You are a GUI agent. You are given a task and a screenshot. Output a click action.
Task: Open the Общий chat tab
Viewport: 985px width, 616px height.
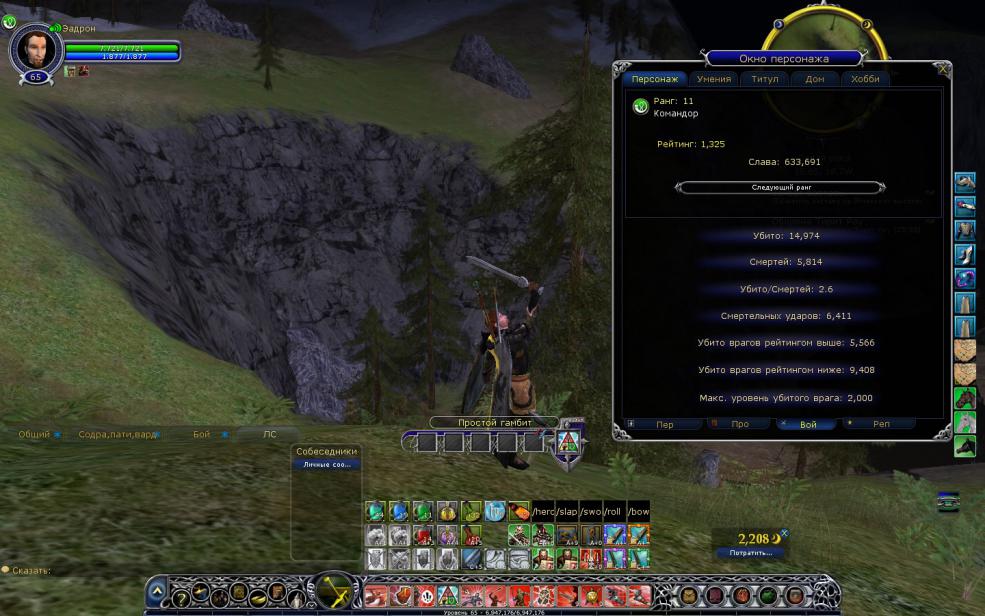click(34, 434)
